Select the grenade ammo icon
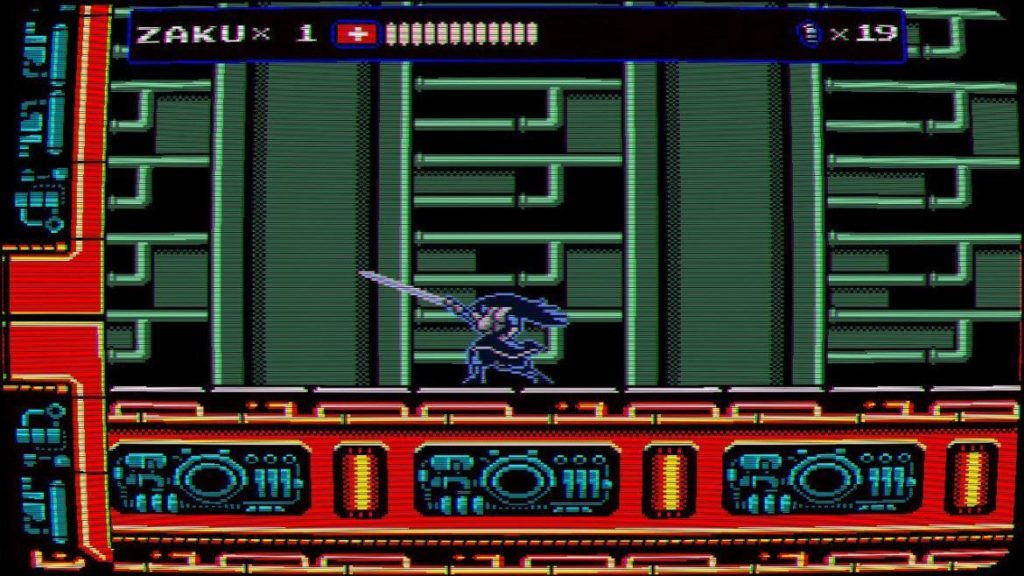 click(808, 34)
